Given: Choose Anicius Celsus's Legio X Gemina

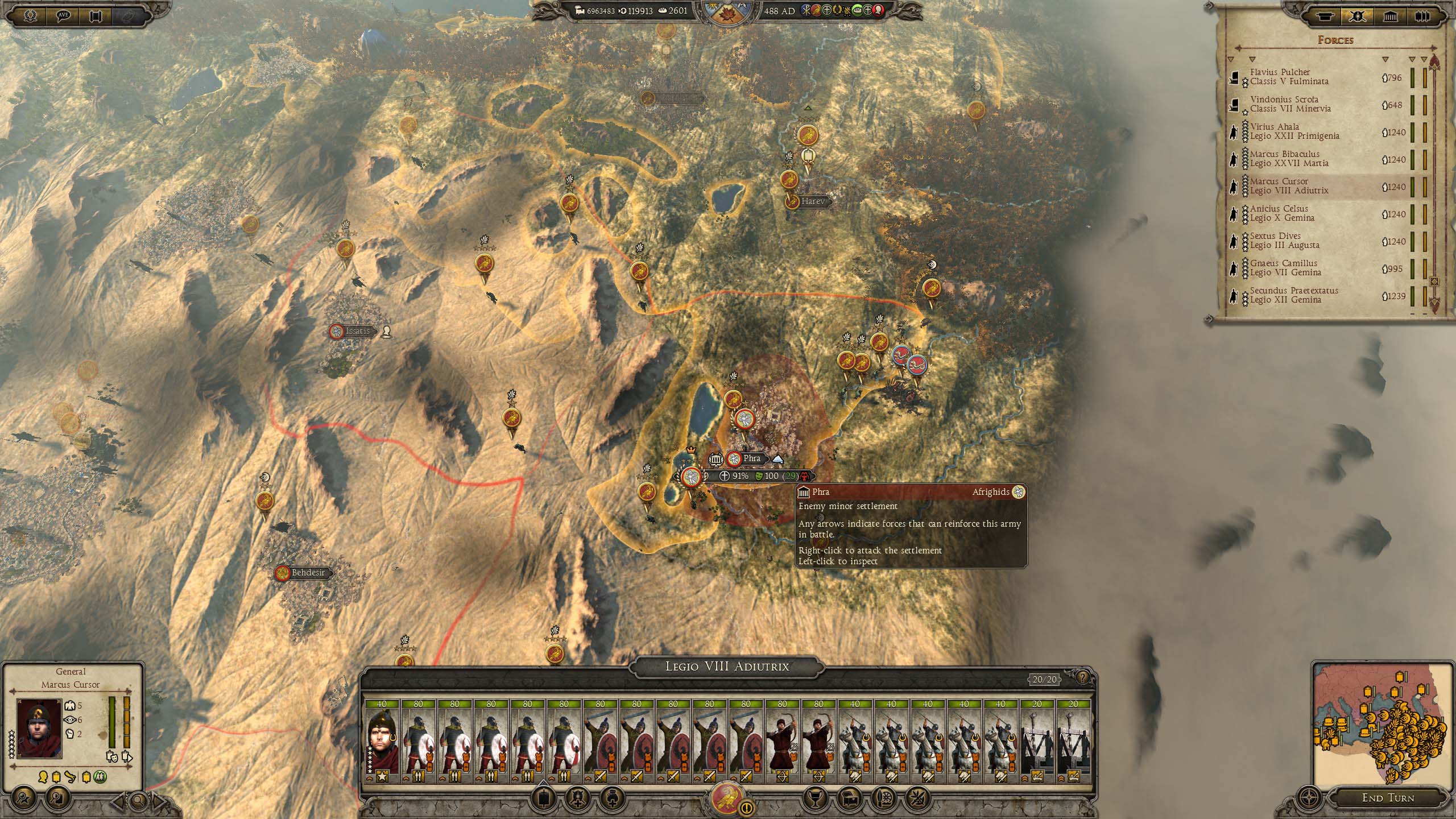Looking at the screenshot, I should click(x=1282, y=213).
